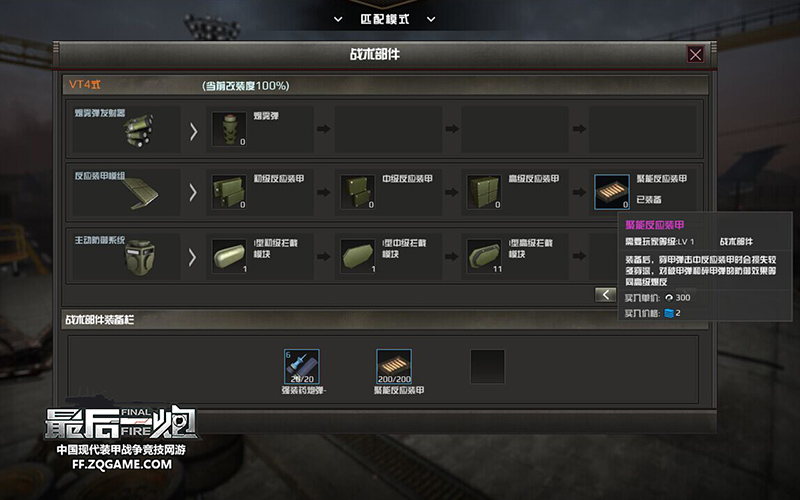This screenshot has width=800, height=500.
Task: Close the 战术部件 window
Action: click(x=695, y=54)
